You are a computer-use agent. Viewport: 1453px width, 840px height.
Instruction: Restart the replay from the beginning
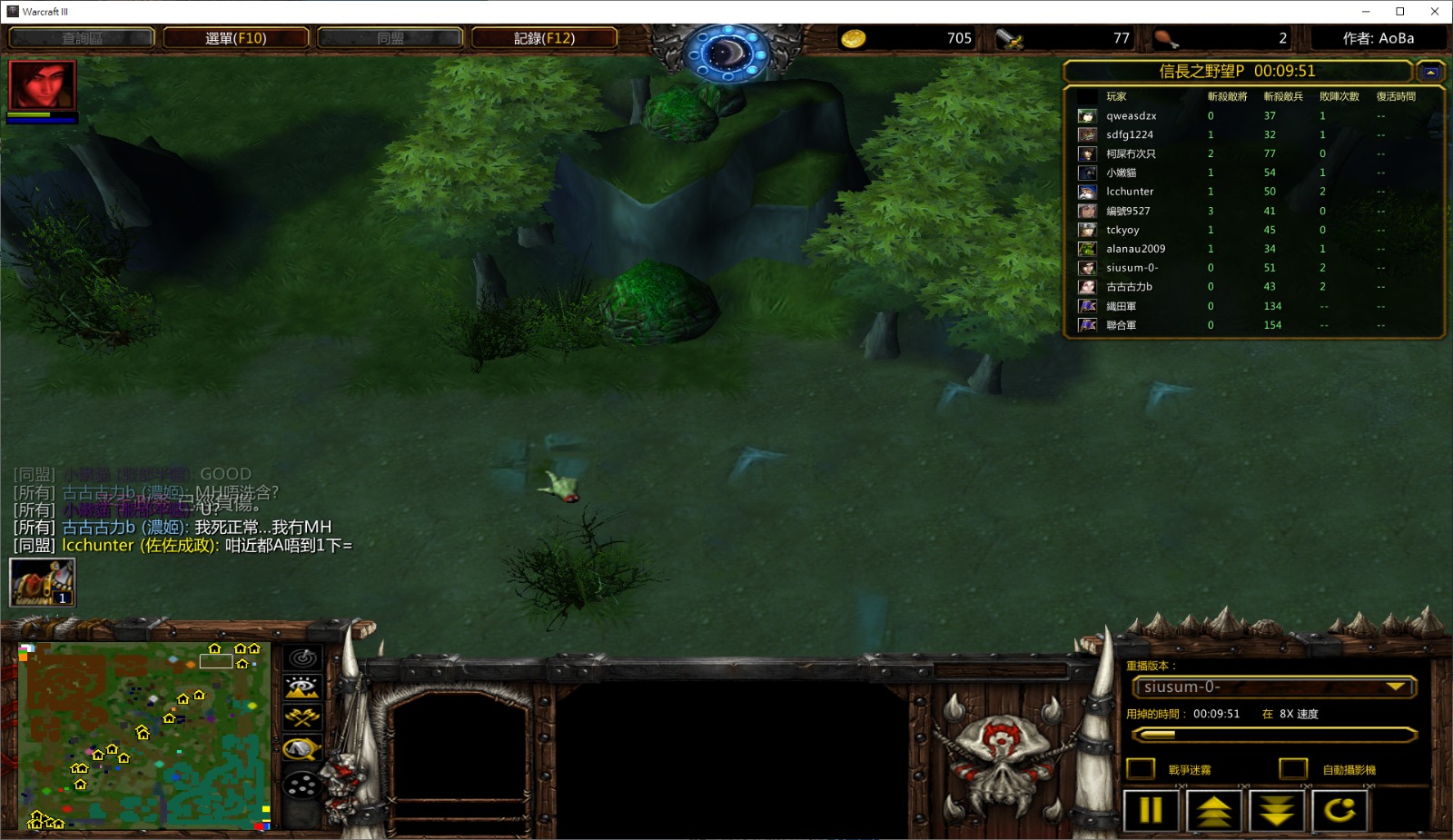point(1339,810)
